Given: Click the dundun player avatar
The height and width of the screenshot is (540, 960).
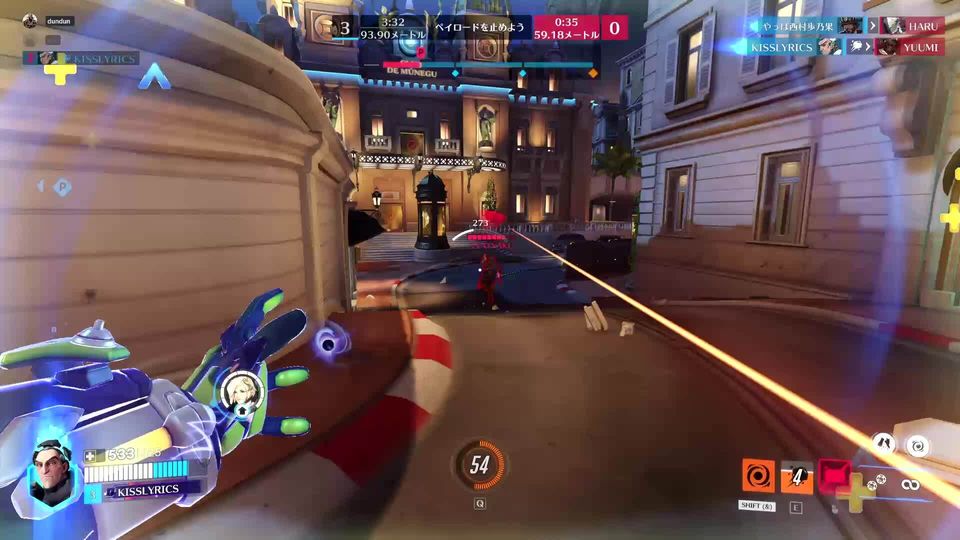Looking at the screenshot, I should (x=31, y=20).
